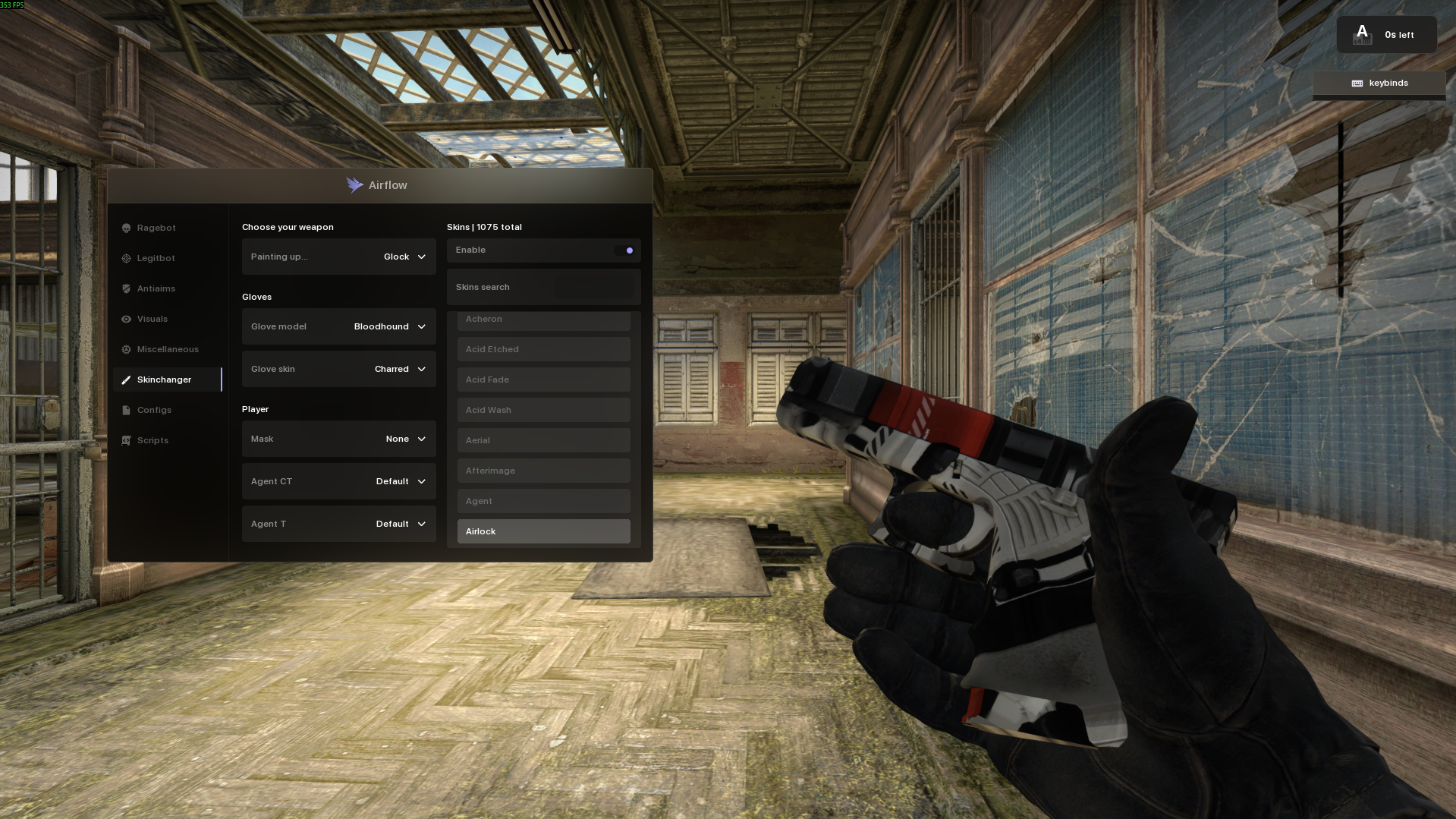Select the Ragebot sidebar icon
Screen dimensions: 1456x819
point(126,228)
